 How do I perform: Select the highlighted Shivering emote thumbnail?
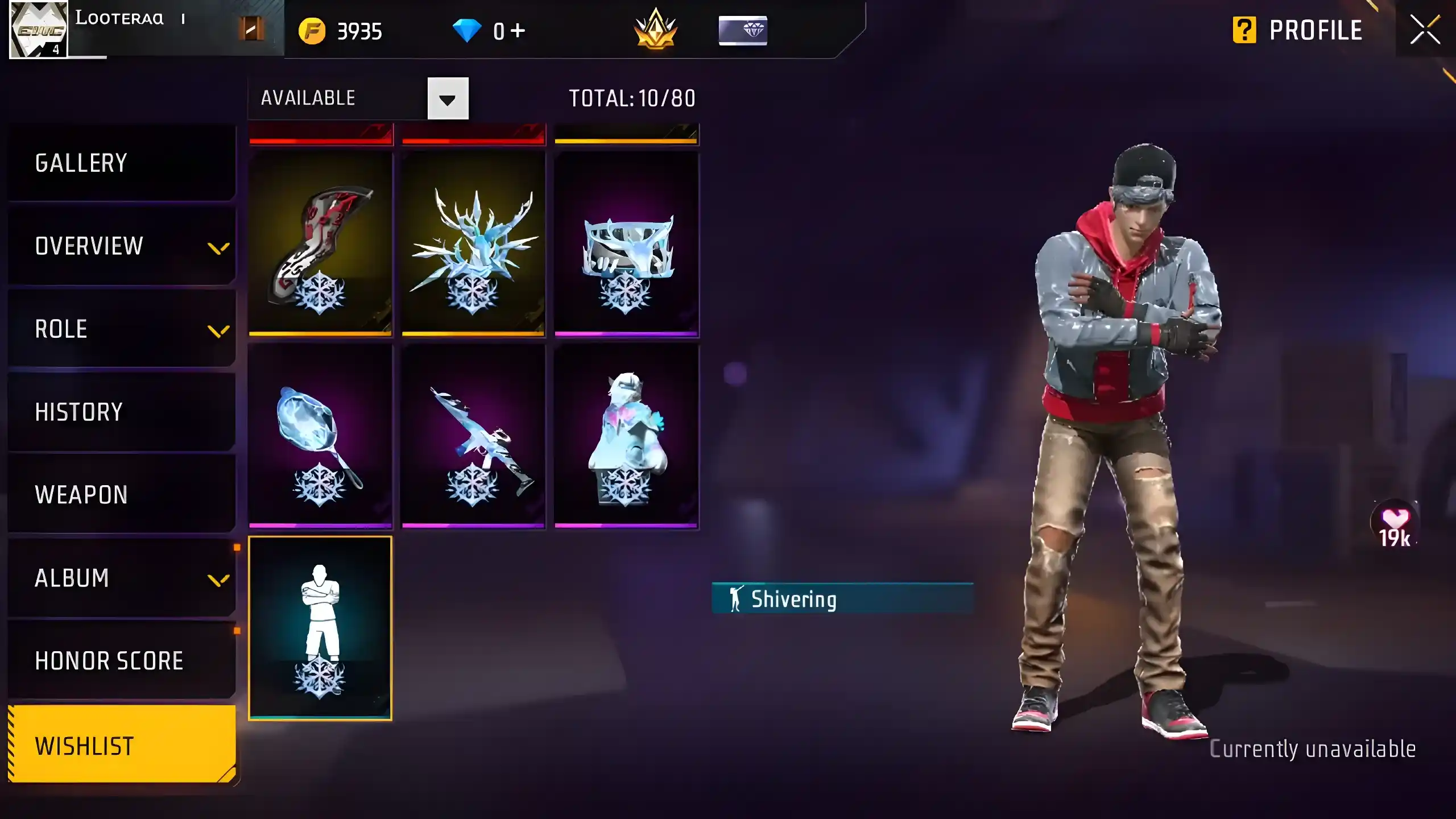click(x=321, y=626)
